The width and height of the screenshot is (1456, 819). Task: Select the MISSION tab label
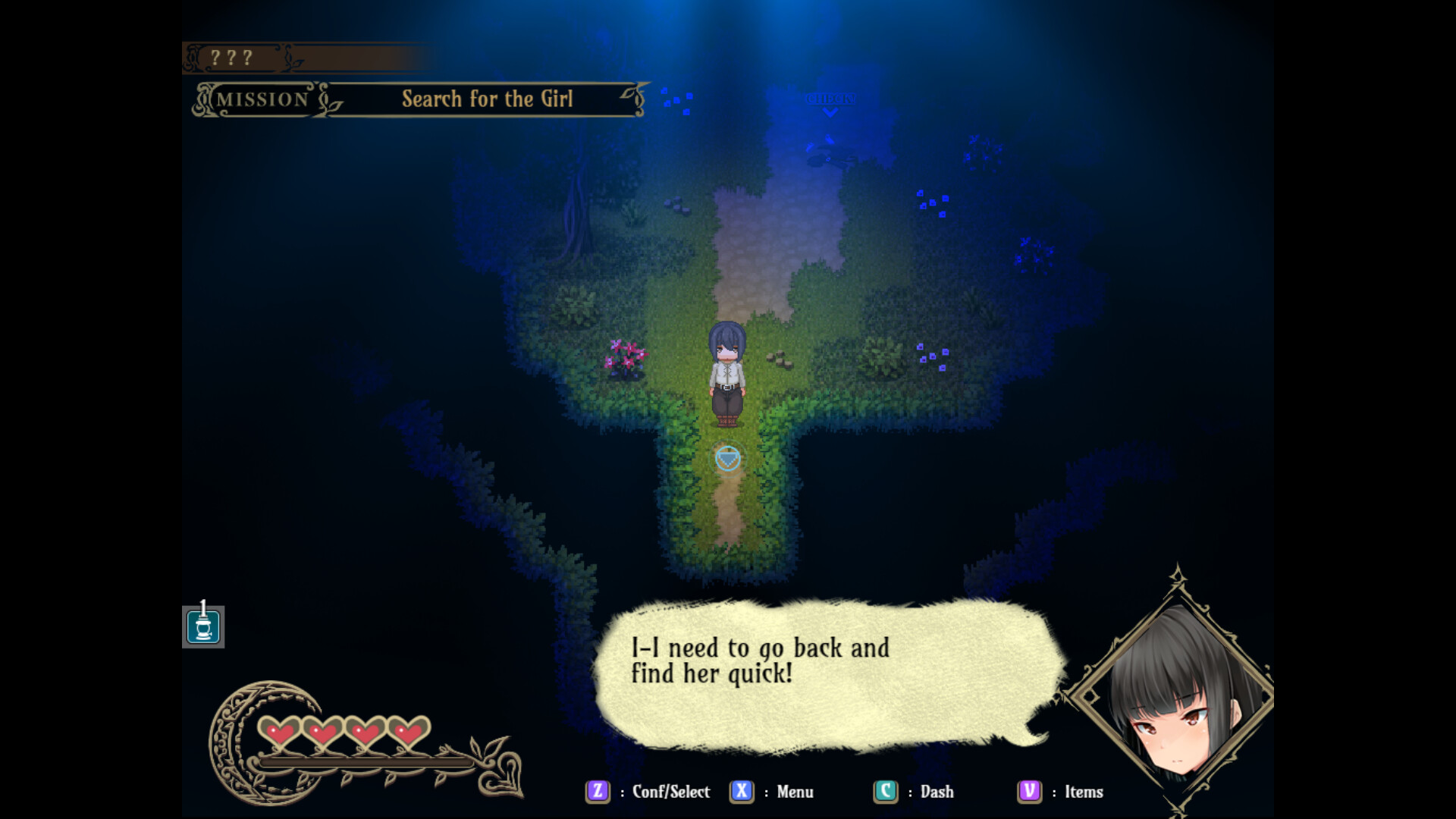[262, 99]
